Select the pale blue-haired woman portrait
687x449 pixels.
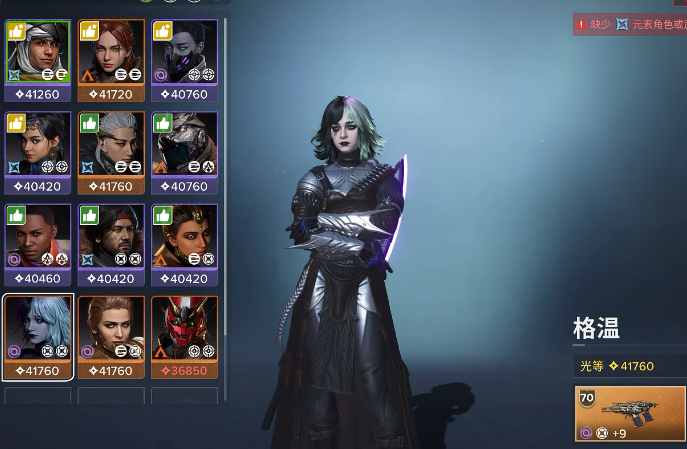tap(38, 329)
